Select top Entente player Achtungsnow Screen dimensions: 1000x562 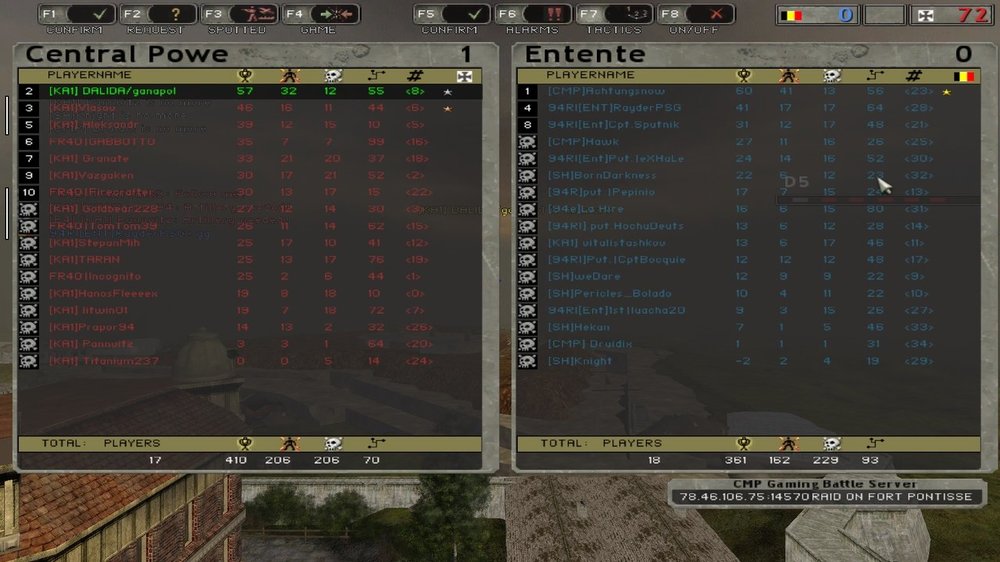[600, 91]
